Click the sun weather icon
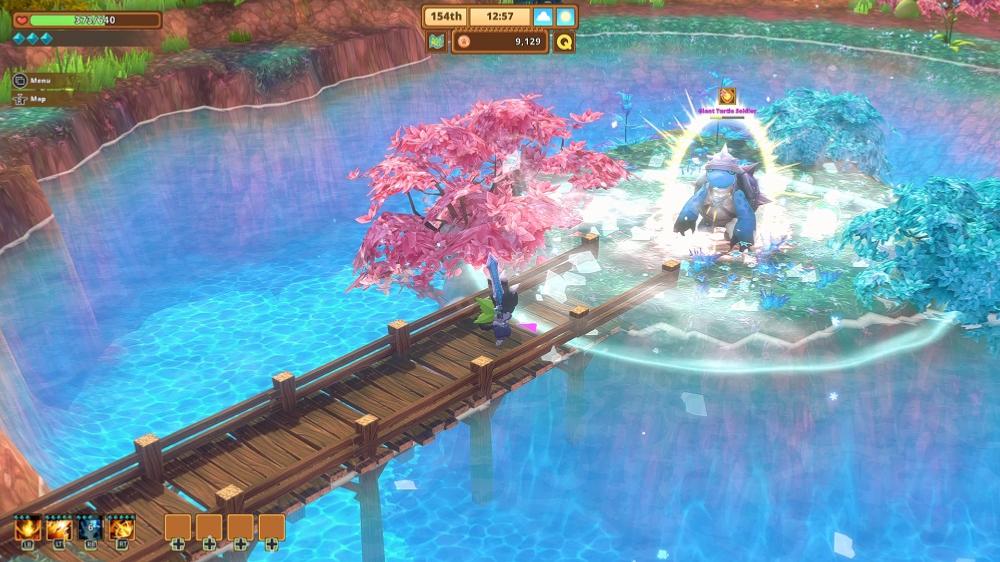1000x562 pixels. point(565,17)
